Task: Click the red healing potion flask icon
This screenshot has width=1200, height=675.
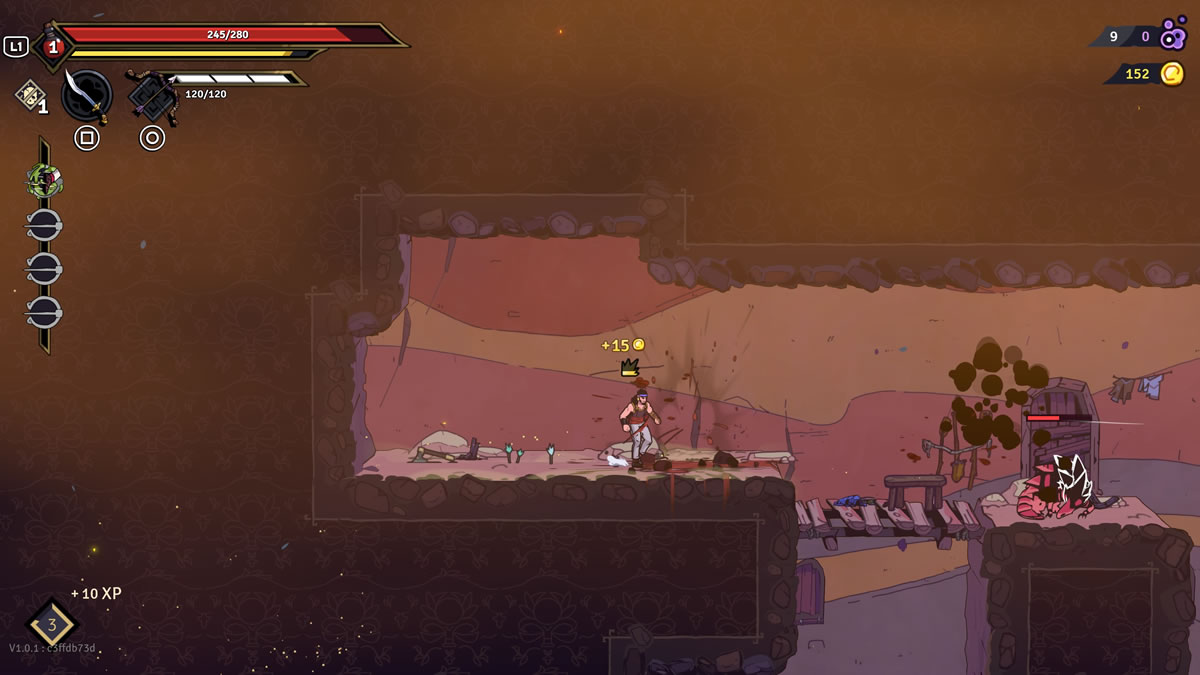Action: [x=52, y=46]
